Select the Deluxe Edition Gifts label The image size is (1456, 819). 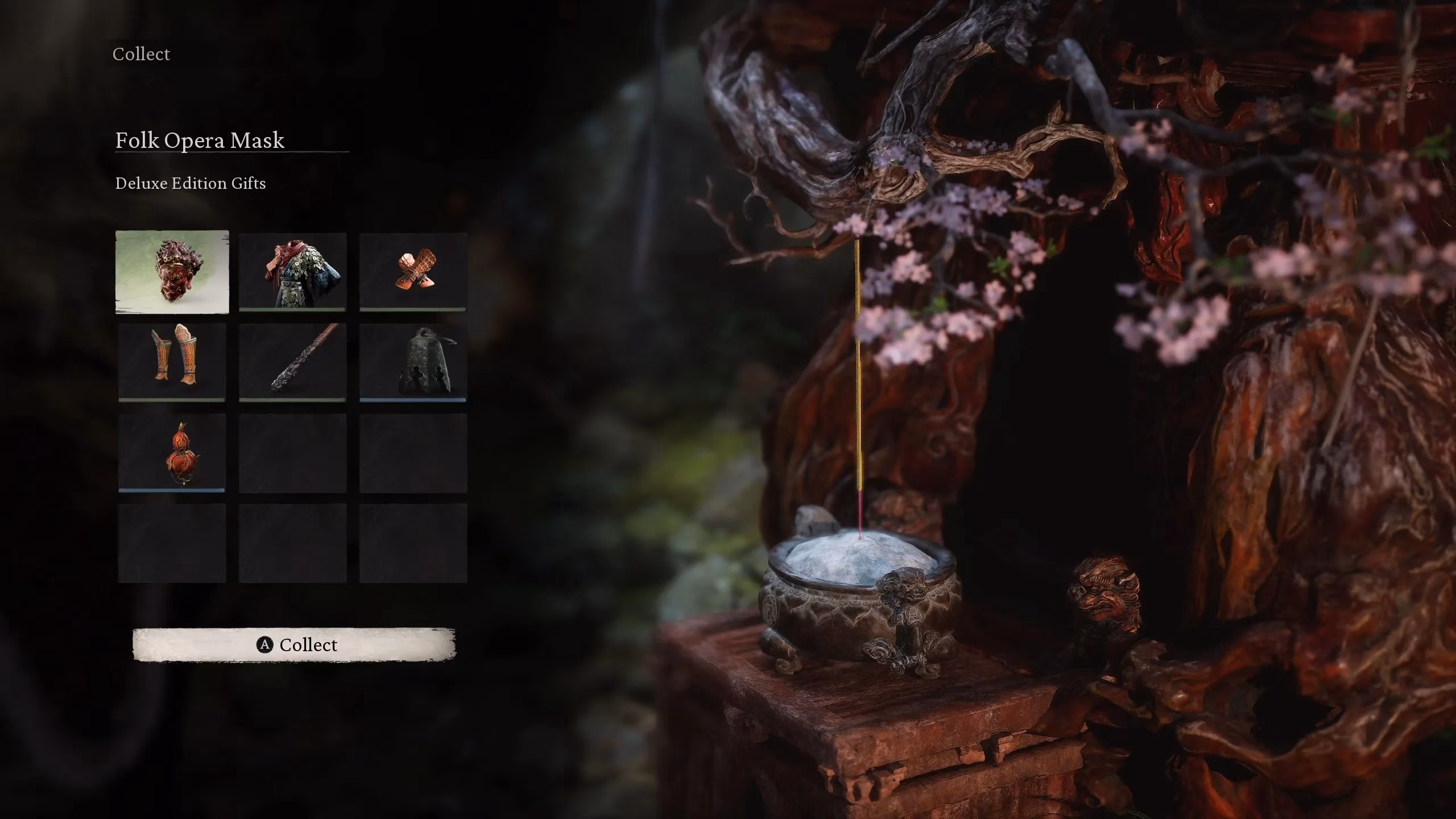point(191,183)
